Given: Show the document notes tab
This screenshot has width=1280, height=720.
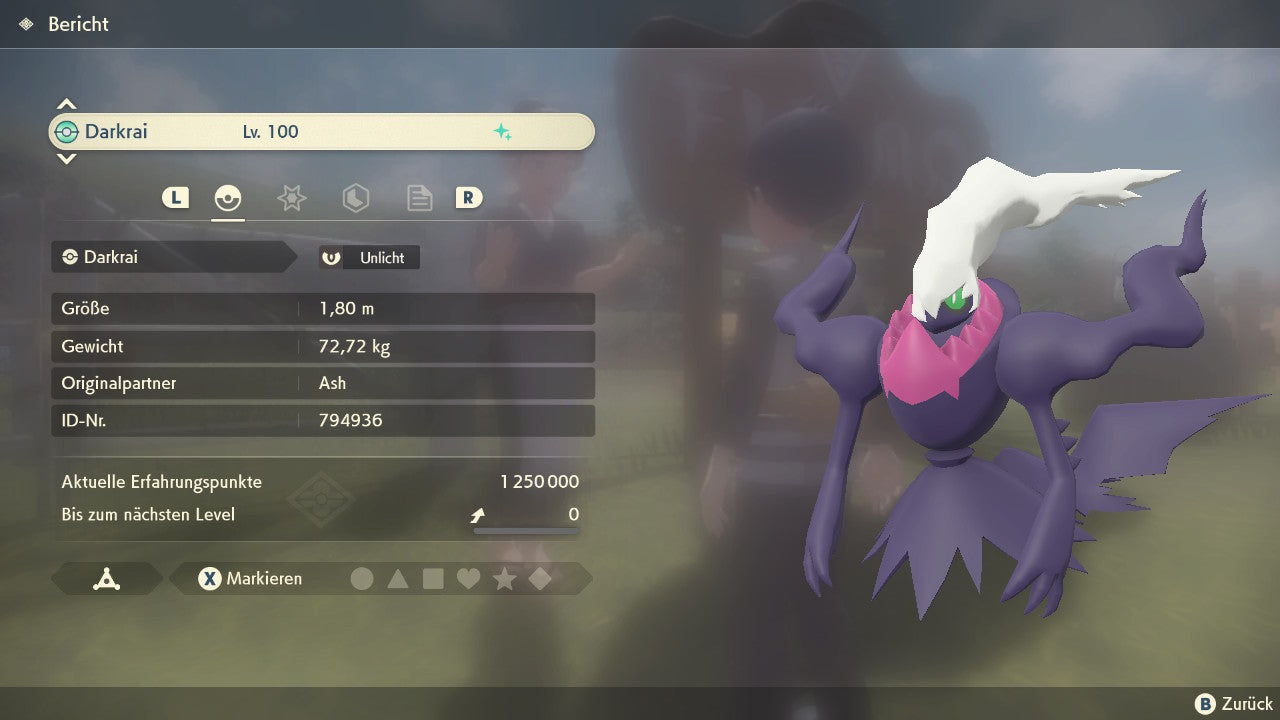Looking at the screenshot, I should 419,198.
